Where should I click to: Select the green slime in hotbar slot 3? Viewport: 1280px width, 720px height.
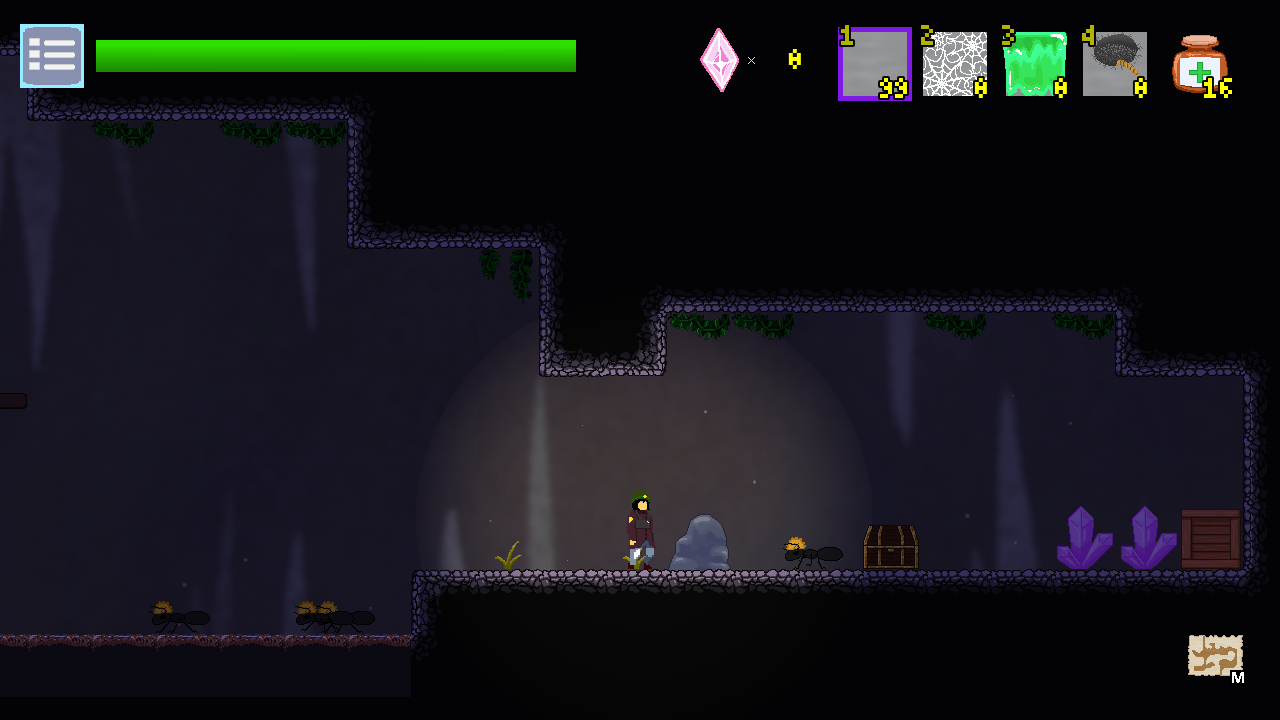point(1034,64)
